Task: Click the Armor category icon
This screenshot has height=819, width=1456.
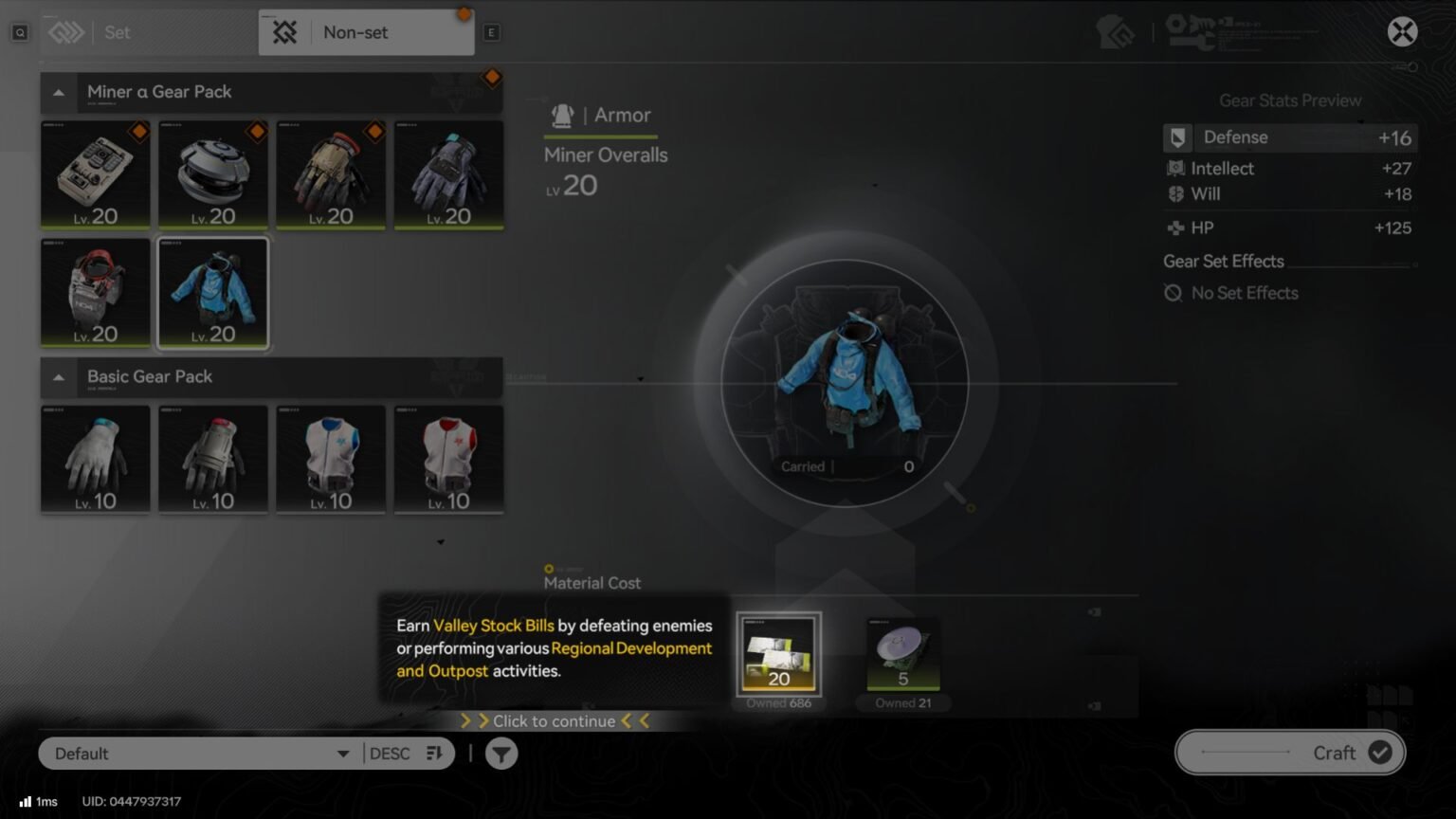Action: coord(563,114)
